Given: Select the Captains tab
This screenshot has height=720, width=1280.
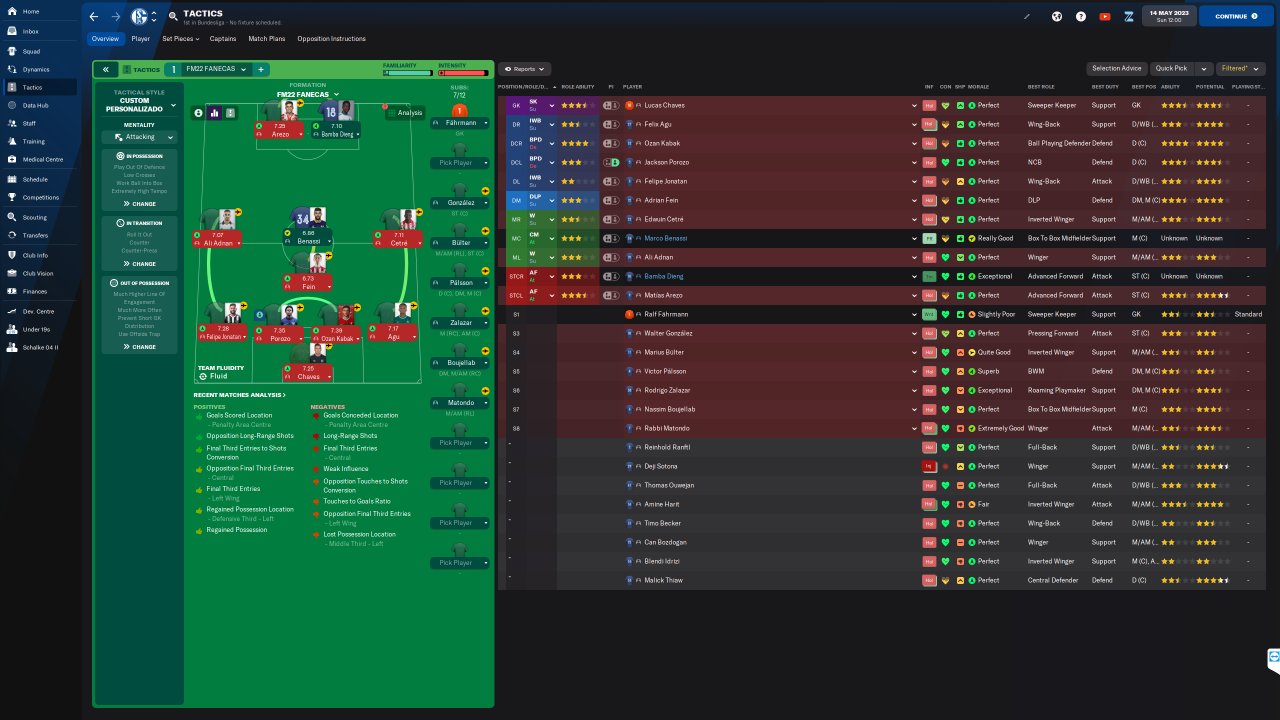Looking at the screenshot, I should pyautogui.click(x=222, y=39).
